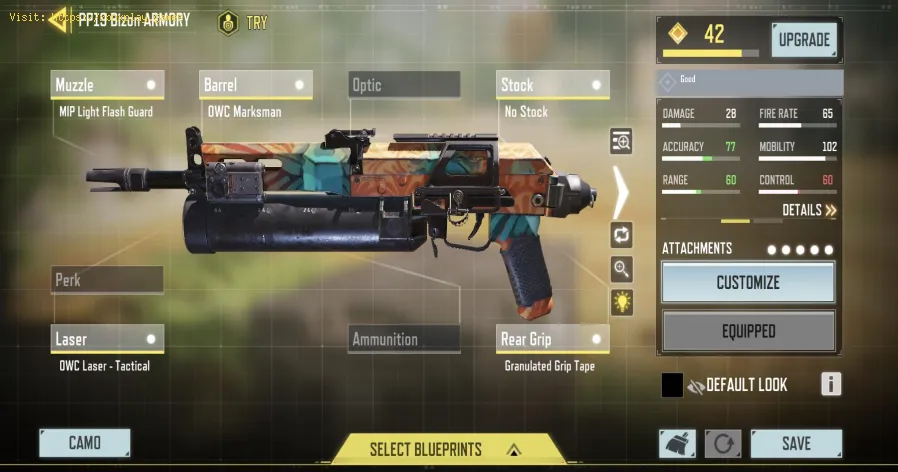Upgrade the weapon level
The width and height of the screenshot is (898, 472).
pos(804,40)
